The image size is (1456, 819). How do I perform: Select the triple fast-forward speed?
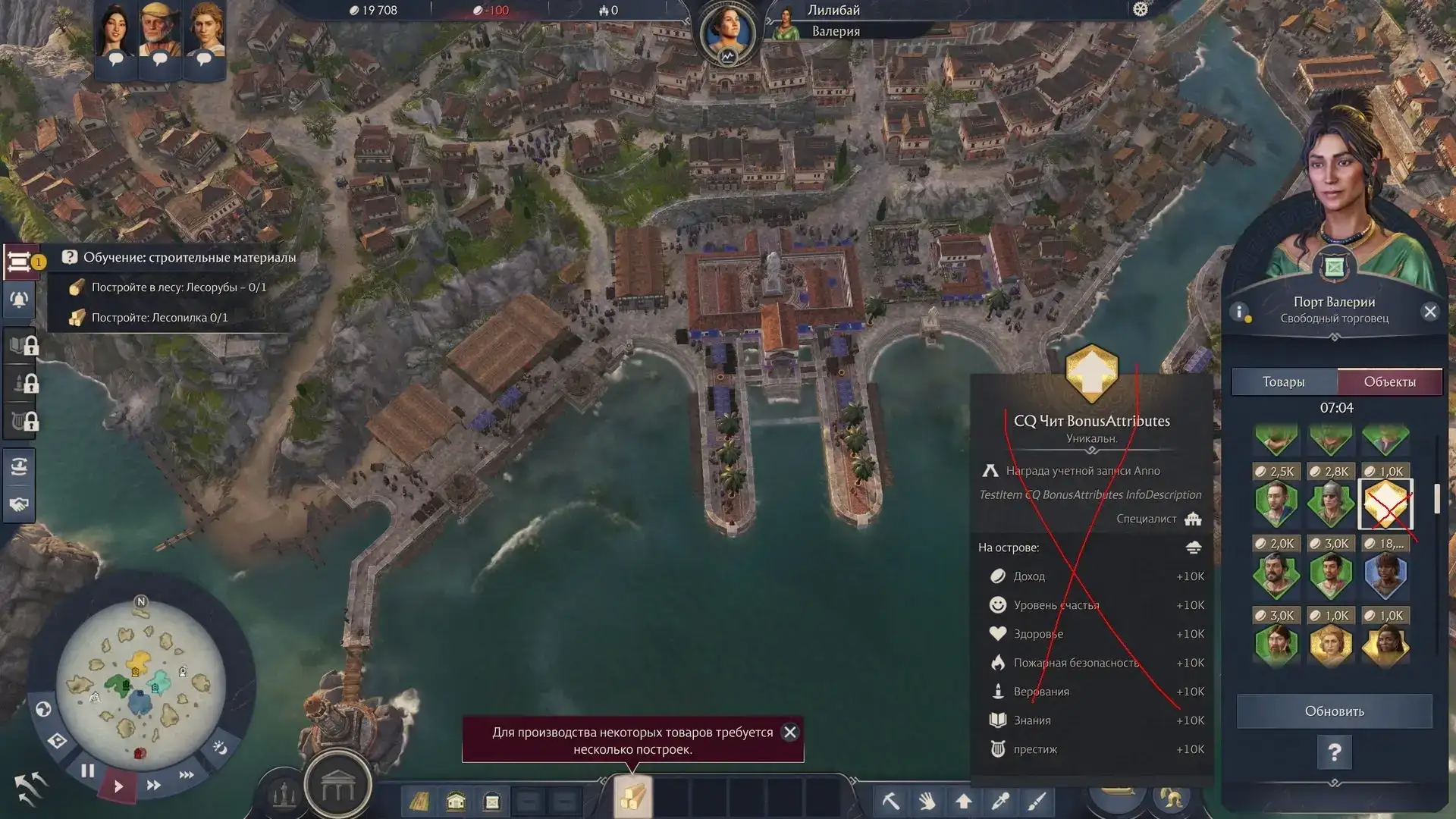(x=187, y=775)
